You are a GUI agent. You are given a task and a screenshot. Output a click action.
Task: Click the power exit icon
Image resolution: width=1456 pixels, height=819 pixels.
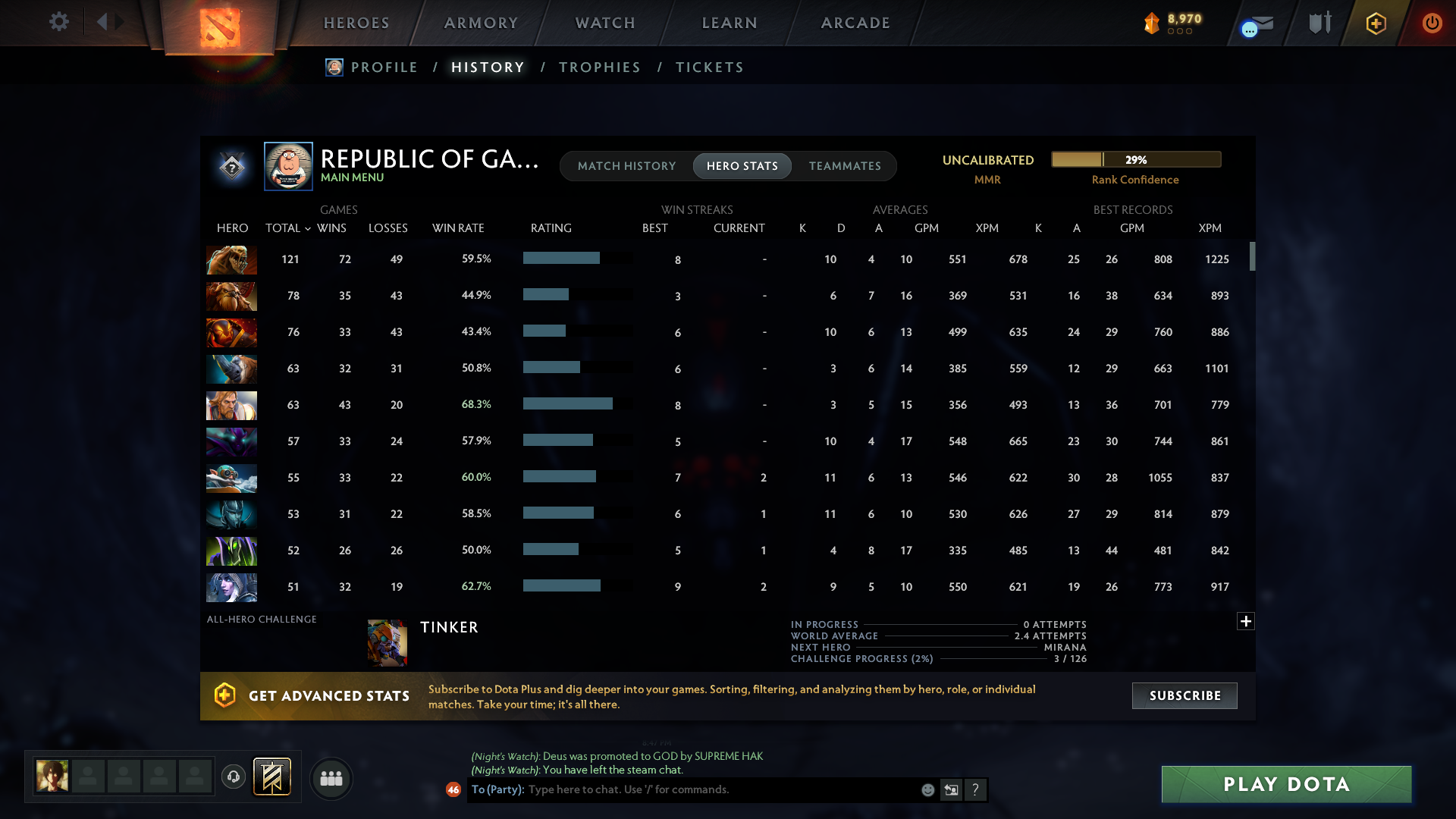[1432, 24]
